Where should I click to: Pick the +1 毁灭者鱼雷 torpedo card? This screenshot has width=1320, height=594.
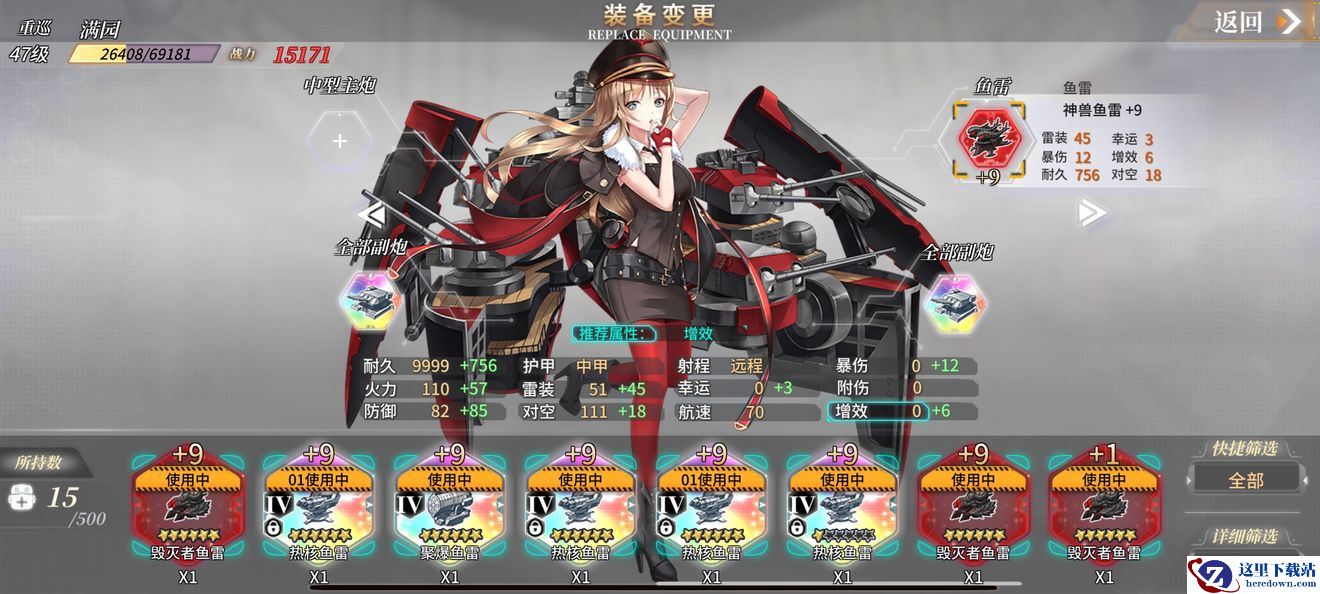pyautogui.click(x=1104, y=509)
